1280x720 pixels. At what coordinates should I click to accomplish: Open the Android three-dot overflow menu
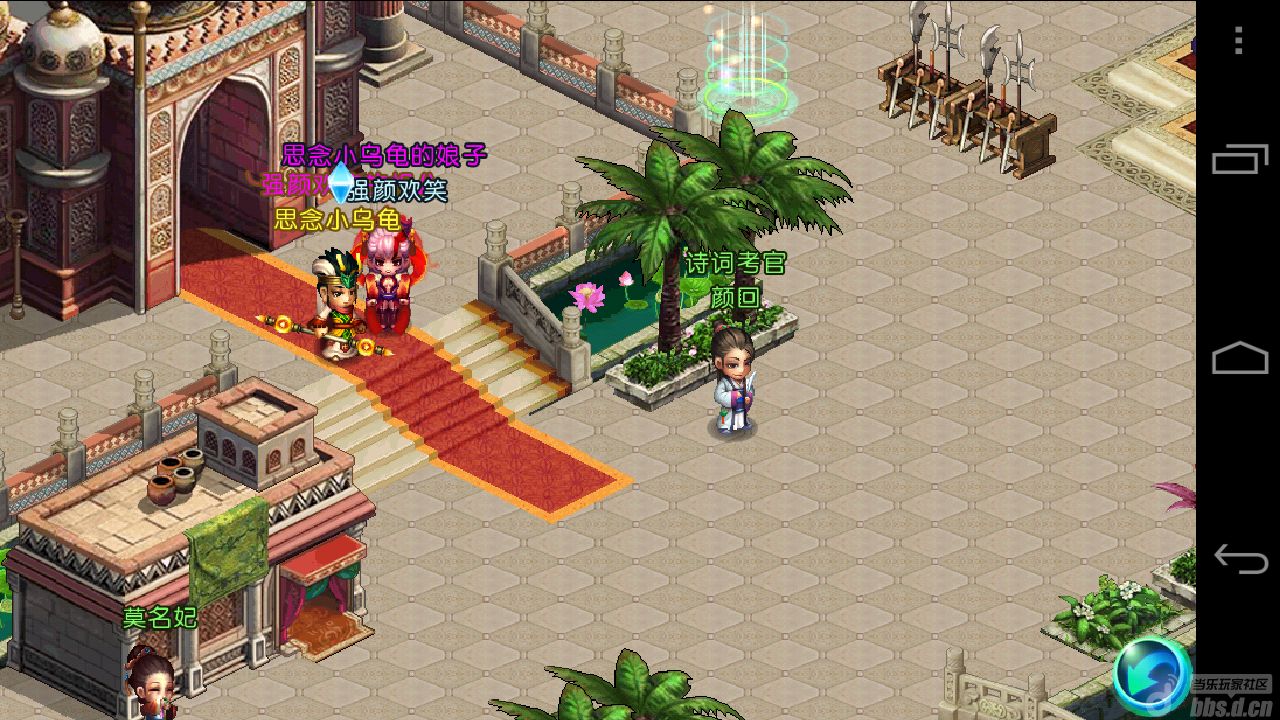[1239, 40]
